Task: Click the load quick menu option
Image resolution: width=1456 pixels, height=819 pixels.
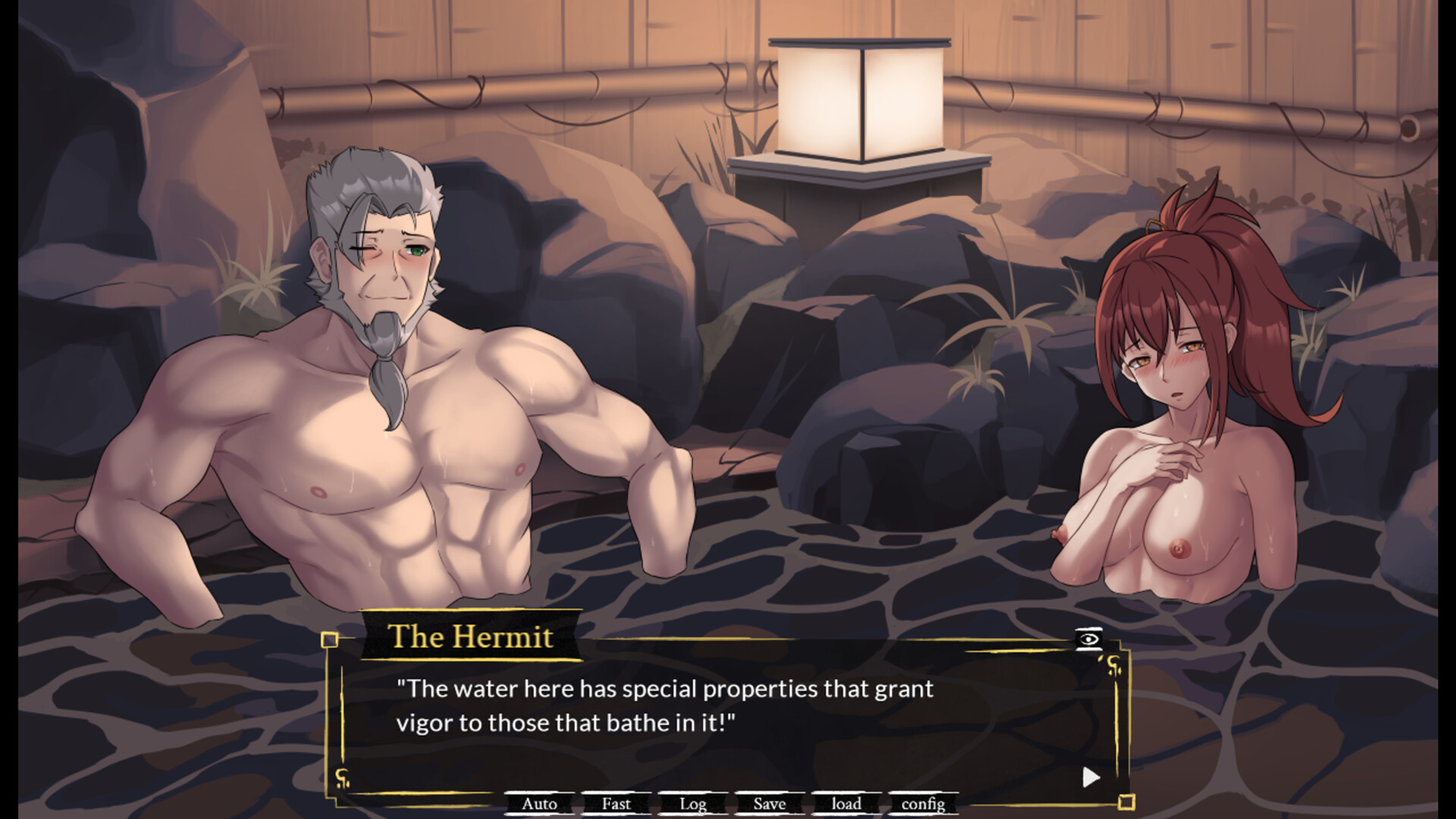Action: (845, 805)
